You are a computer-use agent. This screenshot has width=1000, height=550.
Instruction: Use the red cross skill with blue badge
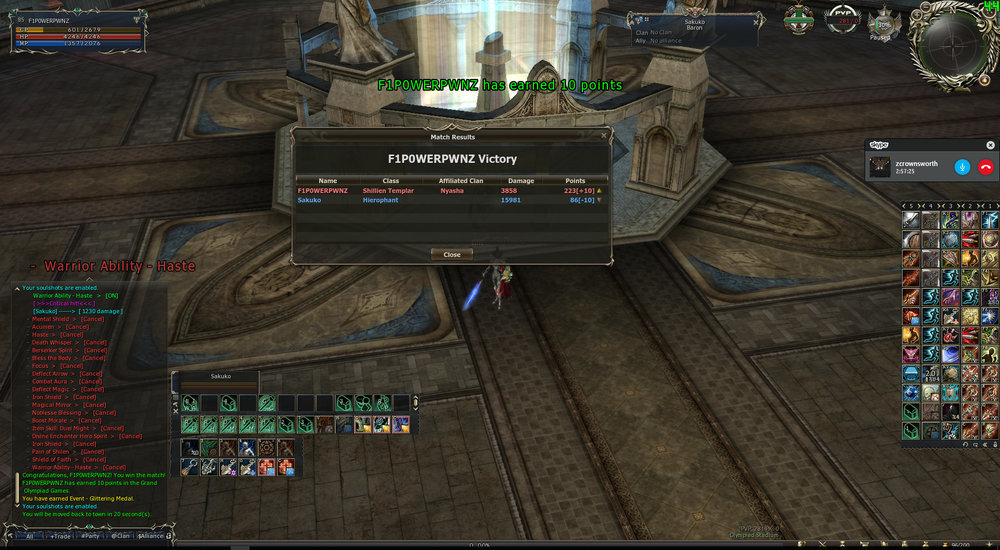coord(268,467)
